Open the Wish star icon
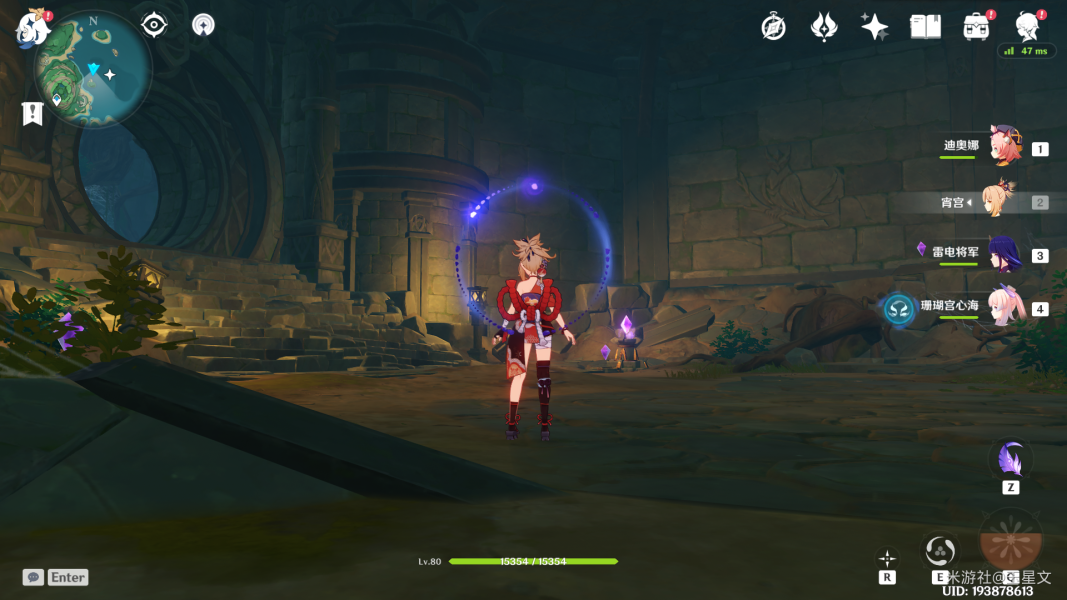The image size is (1067, 600). [x=823, y=27]
